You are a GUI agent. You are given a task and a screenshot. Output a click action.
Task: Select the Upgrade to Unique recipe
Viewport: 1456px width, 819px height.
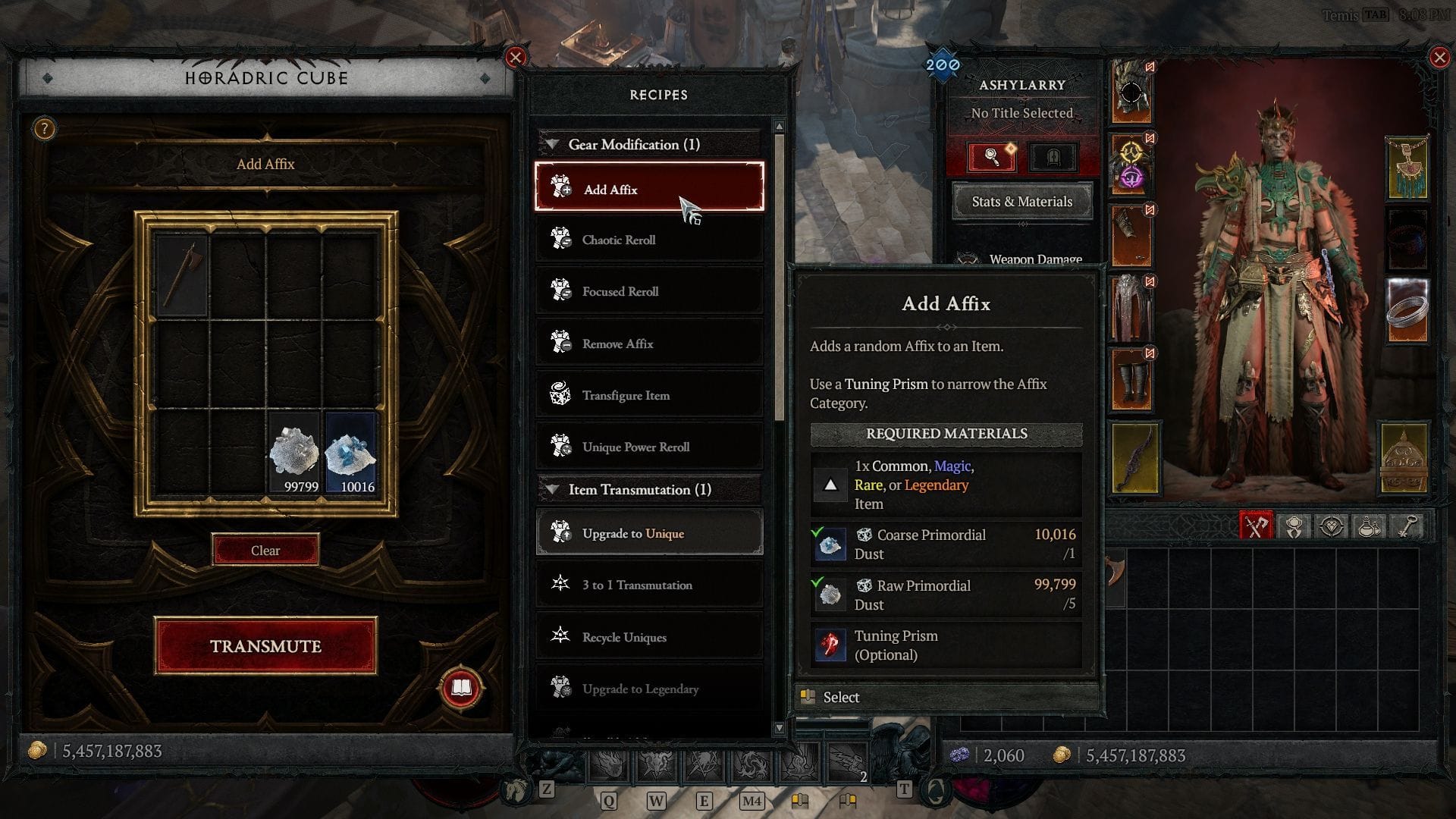click(x=649, y=532)
